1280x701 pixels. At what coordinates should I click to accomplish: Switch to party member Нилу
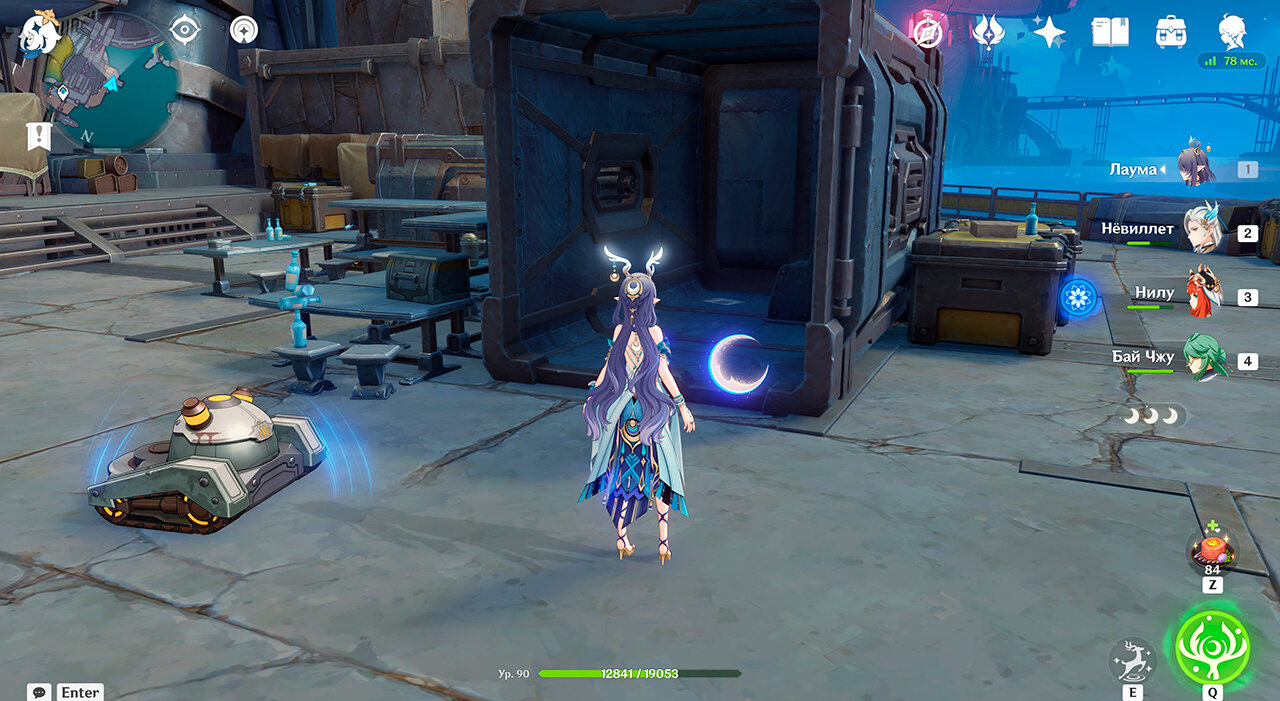(x=1204, y=295)
